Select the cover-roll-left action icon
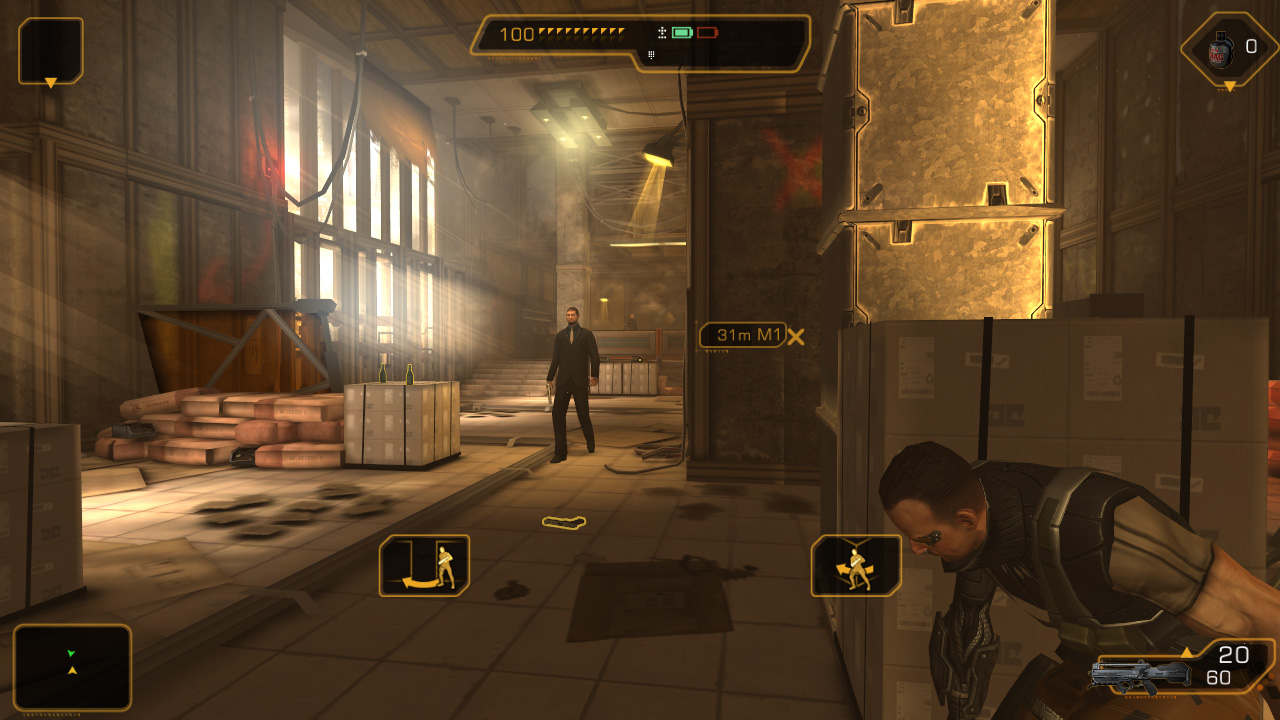Viewport: 1280px width, 720px height. click(x=424, y=565)
